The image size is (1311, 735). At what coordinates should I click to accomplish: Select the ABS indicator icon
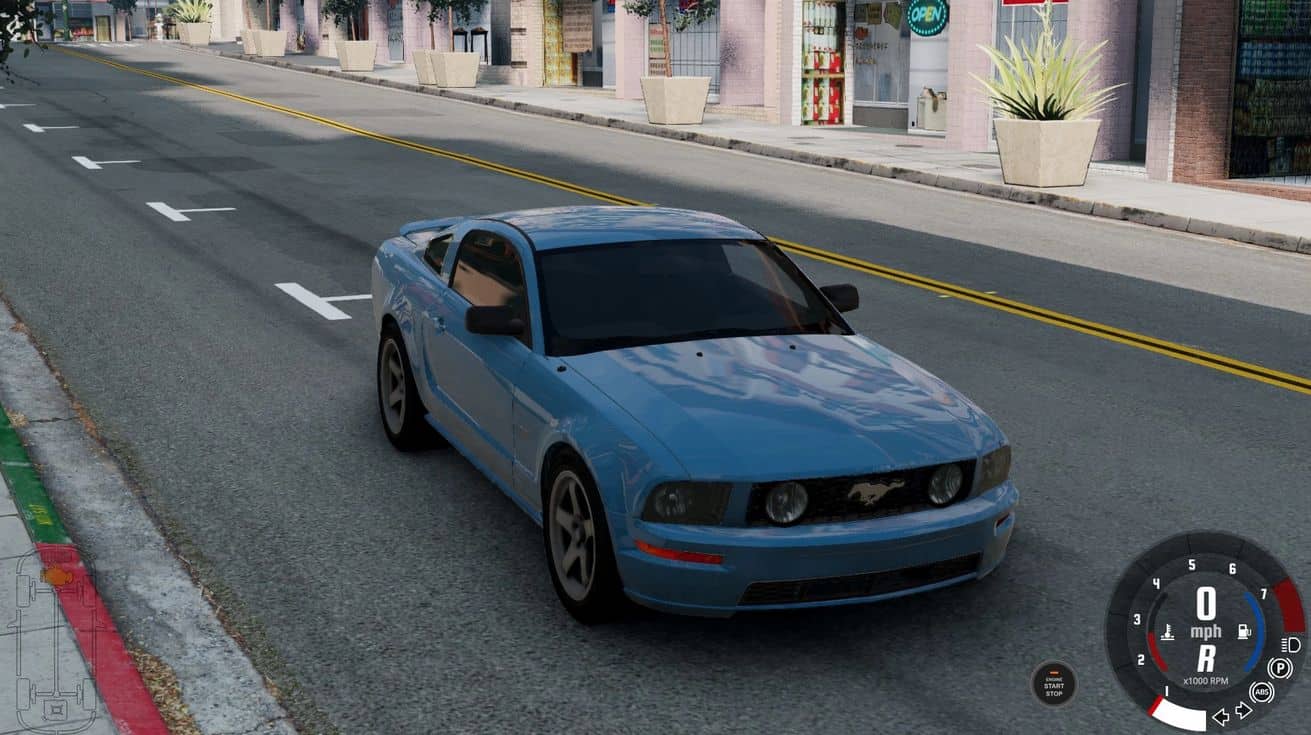tap(1262, 692)
